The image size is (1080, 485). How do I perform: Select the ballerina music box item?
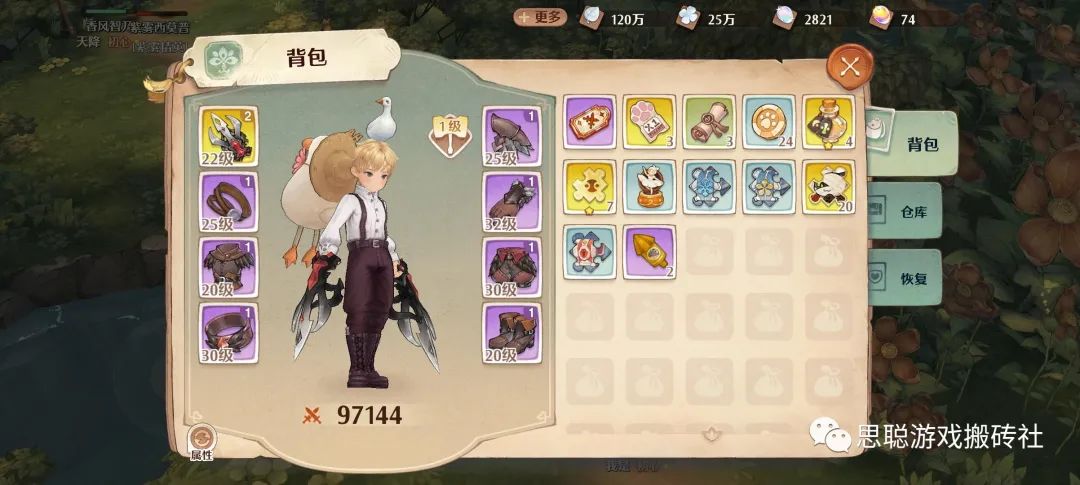click(650, 186)
